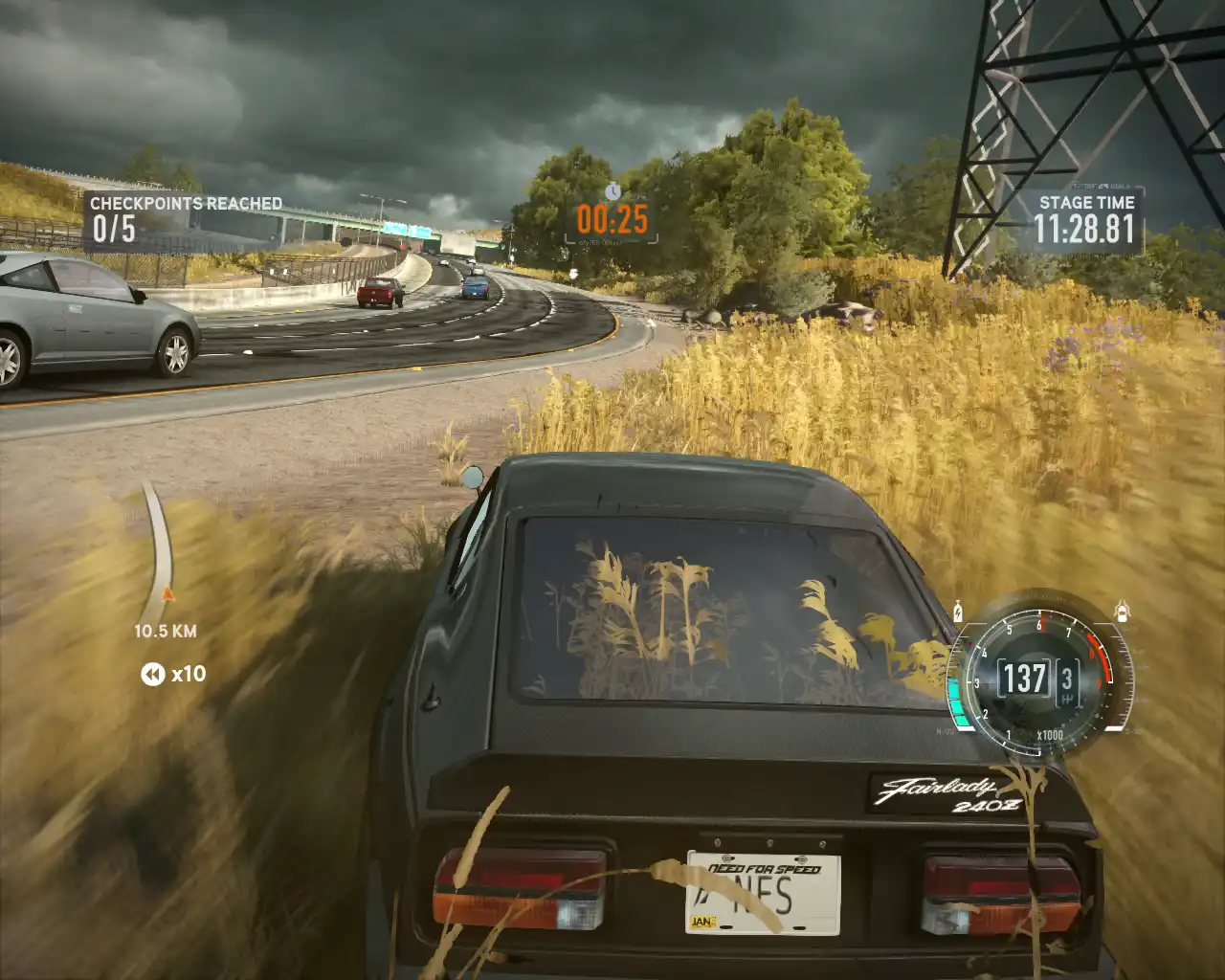Select the nitrous bottle icon

(x=959, y=610)
